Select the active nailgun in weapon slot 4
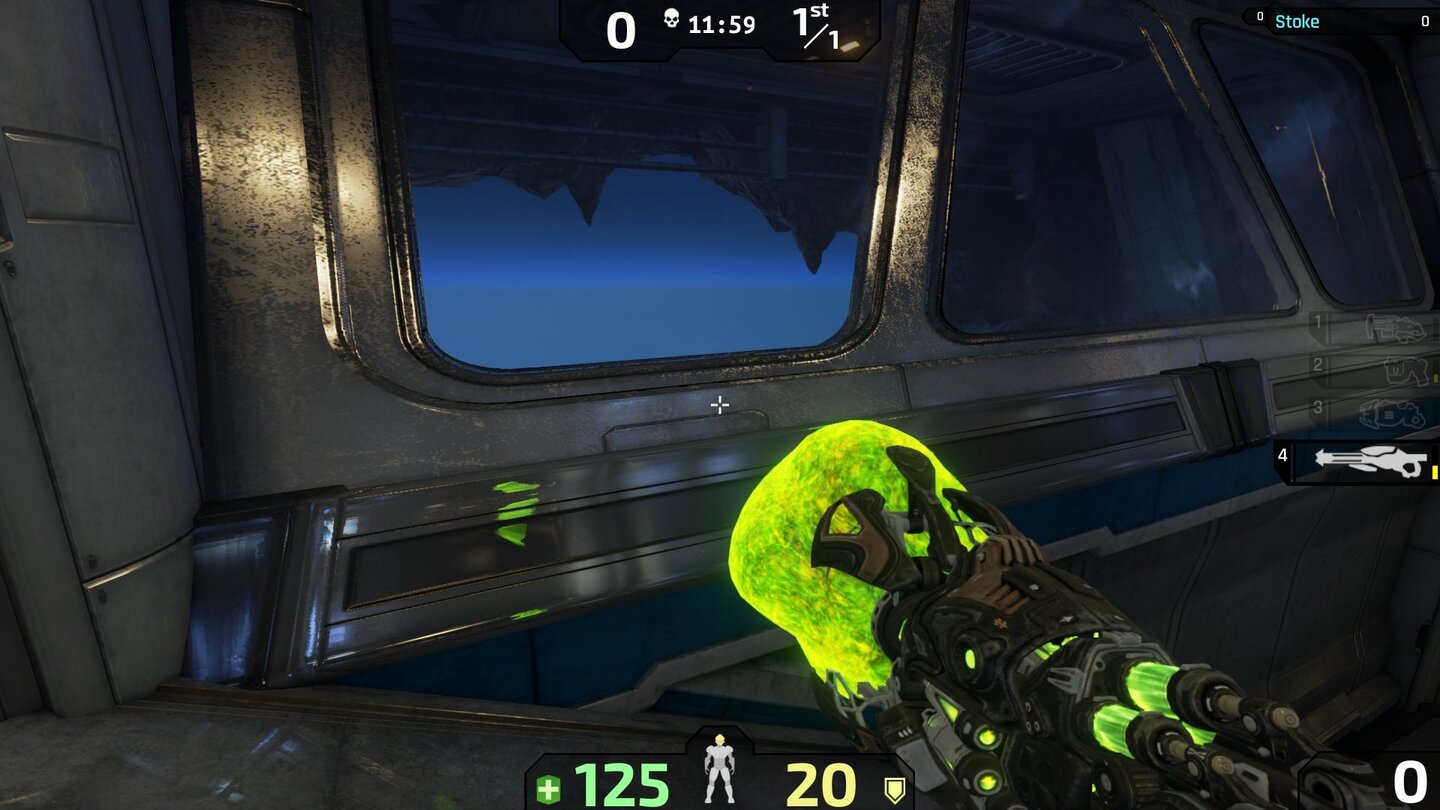Viewport: 1440px width, 810px height. coord(1371,460)
